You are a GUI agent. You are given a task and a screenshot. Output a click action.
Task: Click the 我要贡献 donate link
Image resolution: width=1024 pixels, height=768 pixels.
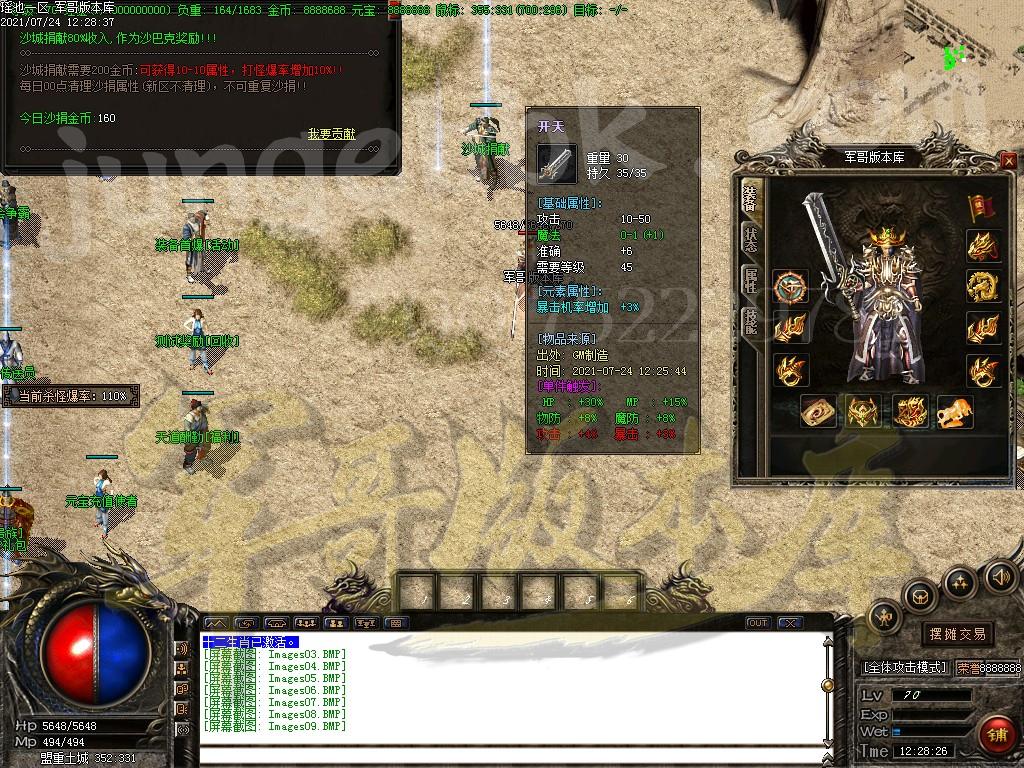(331, 133)
